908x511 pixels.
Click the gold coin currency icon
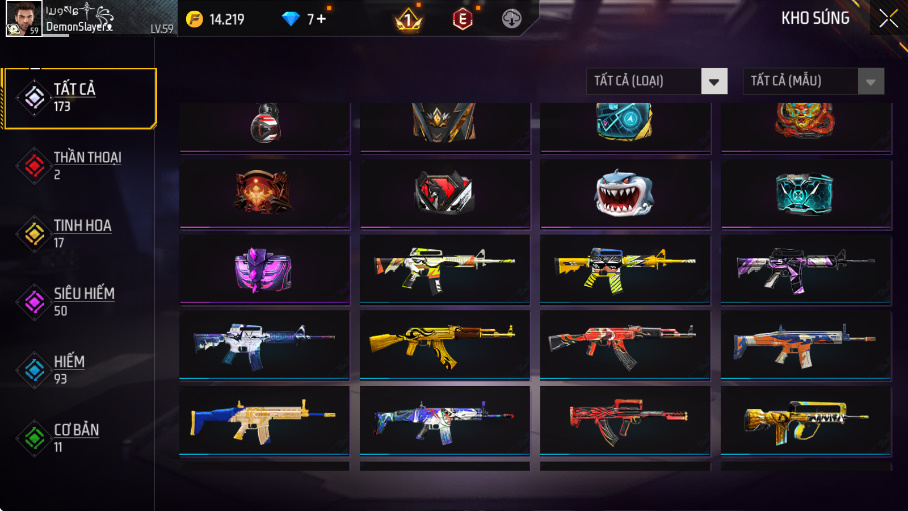195,19
